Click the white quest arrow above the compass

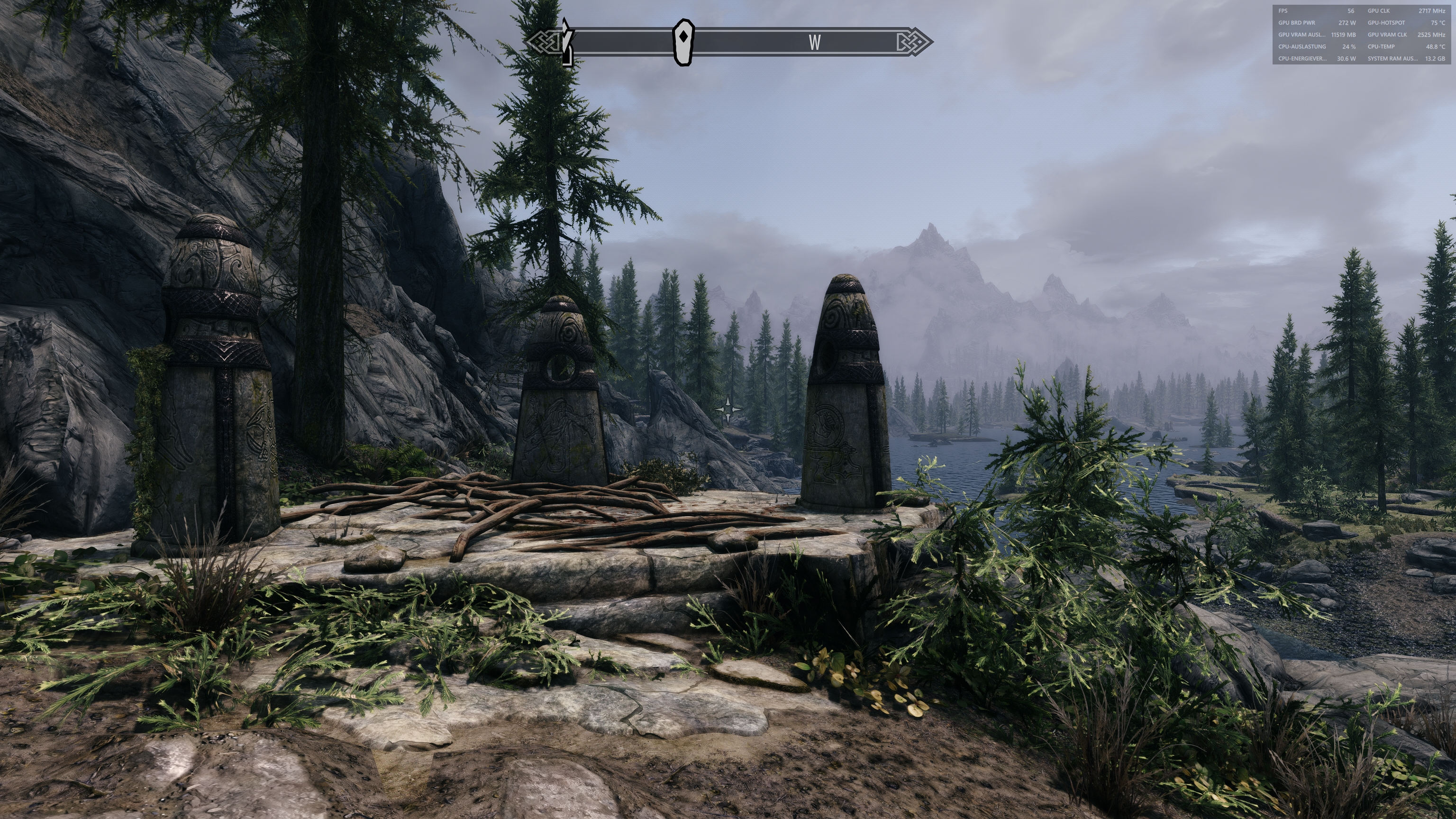564,26
